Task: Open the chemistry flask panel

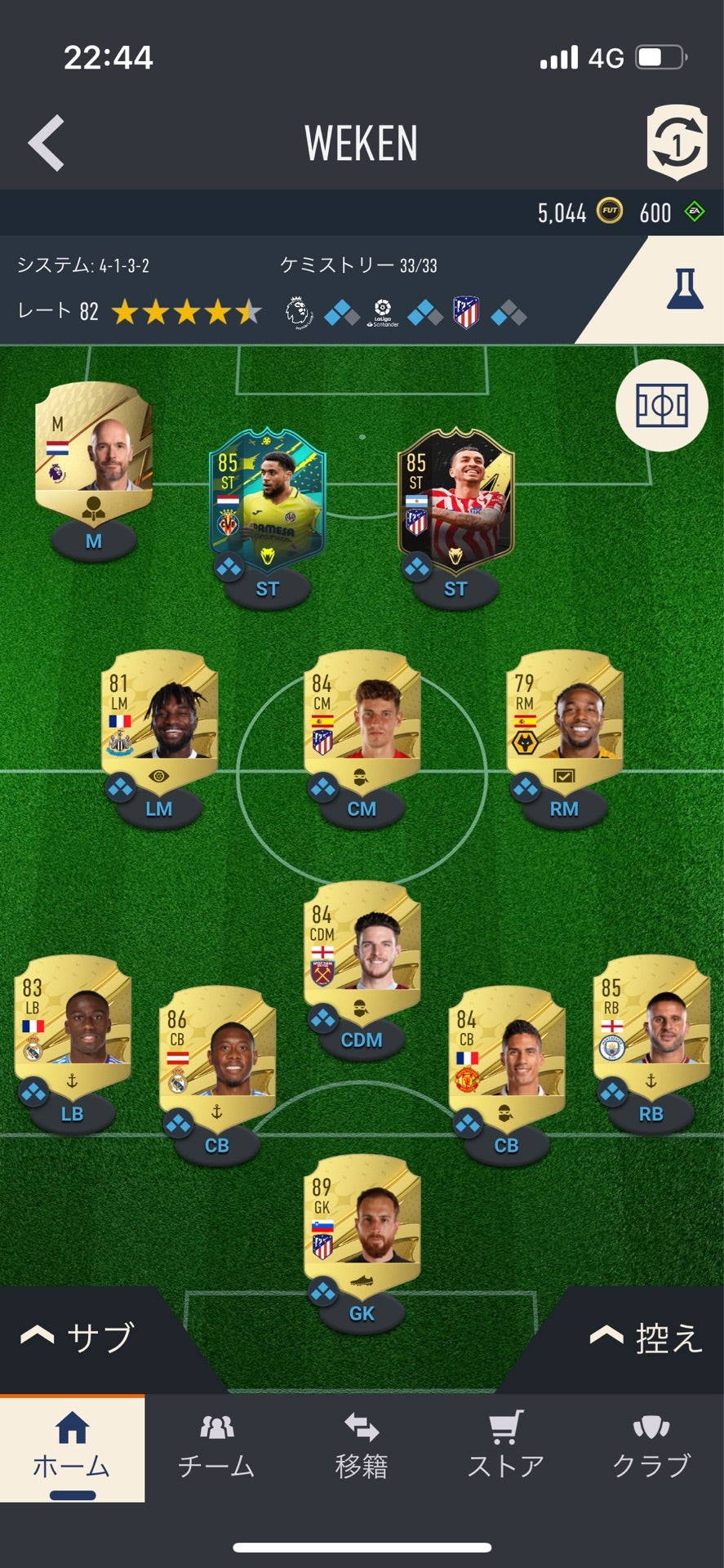Action: point(684,289)
